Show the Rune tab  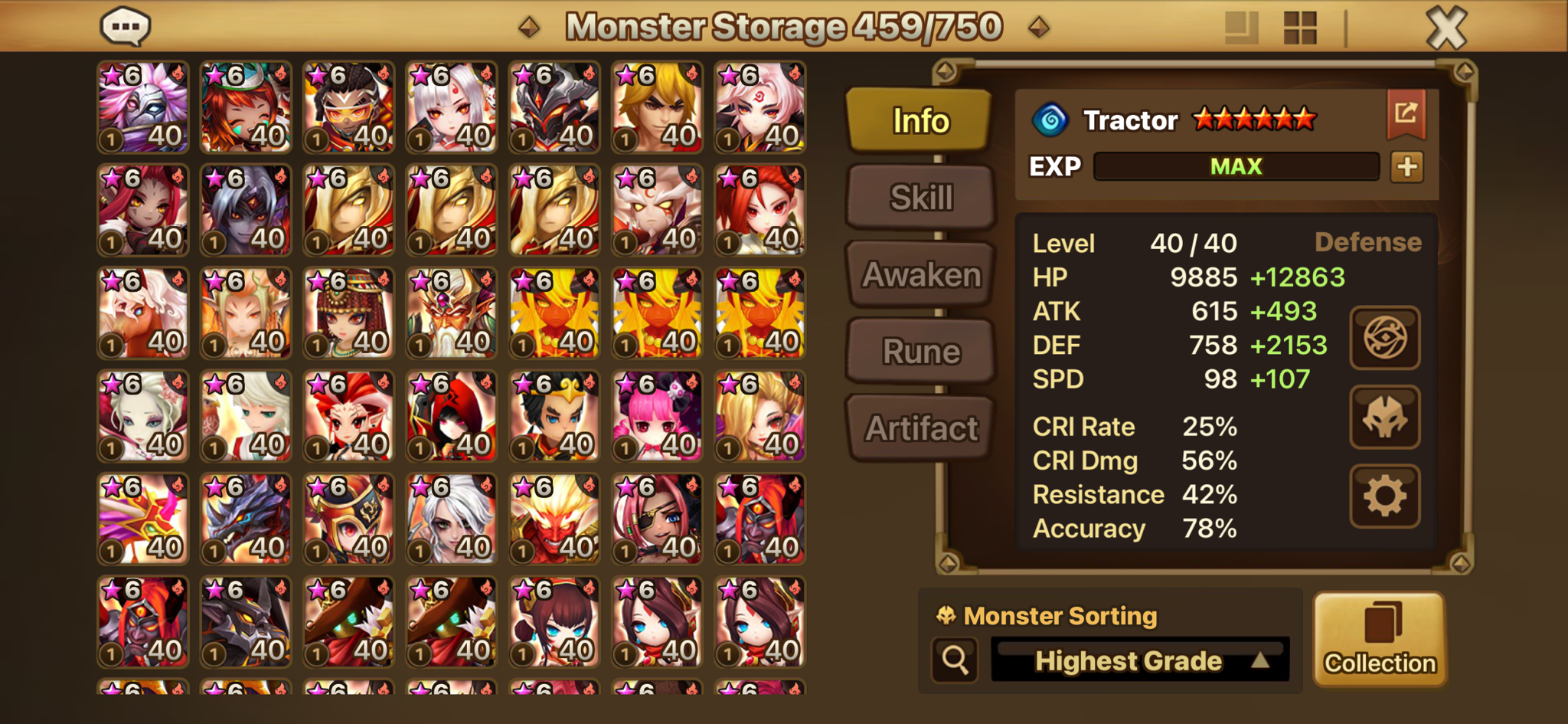(920, 352)
